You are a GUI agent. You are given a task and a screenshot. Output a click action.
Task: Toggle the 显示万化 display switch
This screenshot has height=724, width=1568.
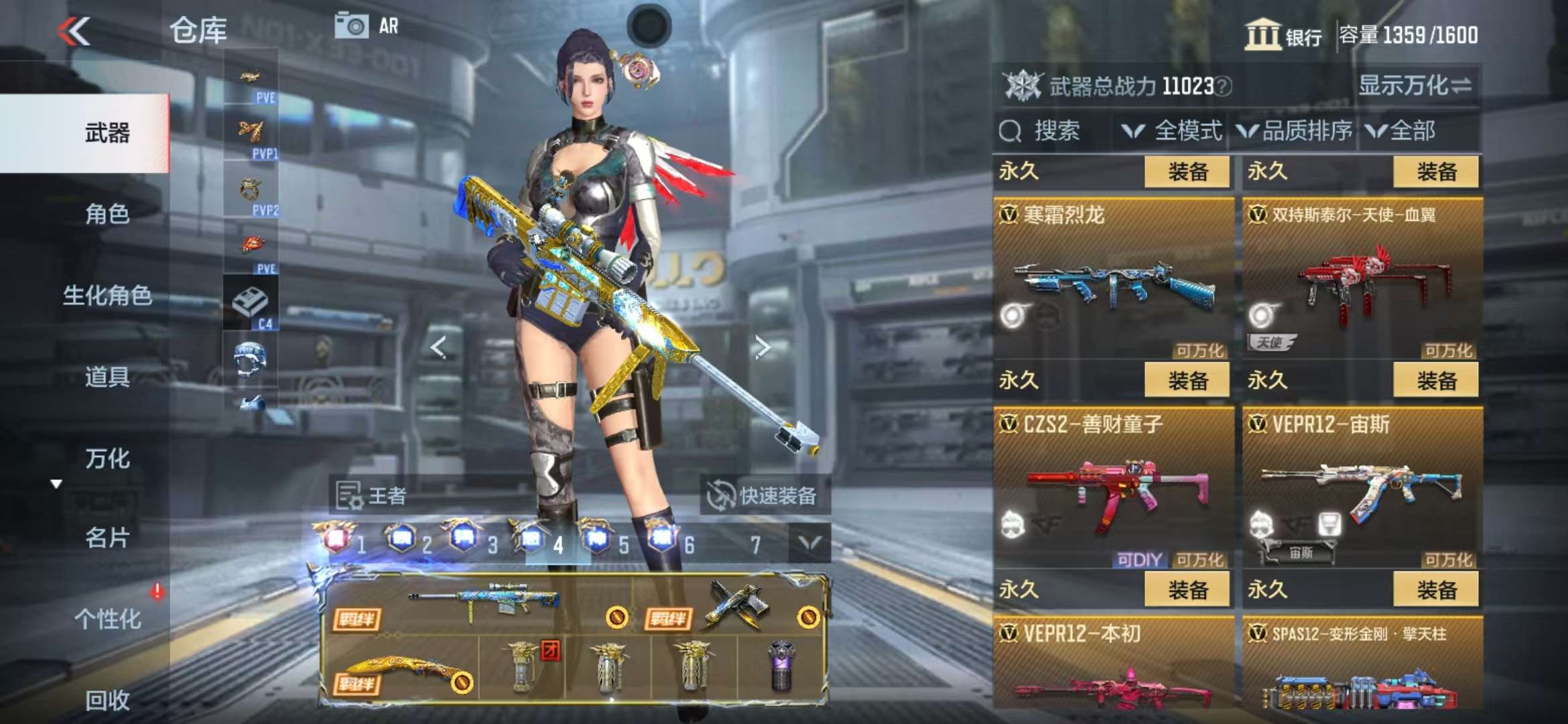[1414, 86]
